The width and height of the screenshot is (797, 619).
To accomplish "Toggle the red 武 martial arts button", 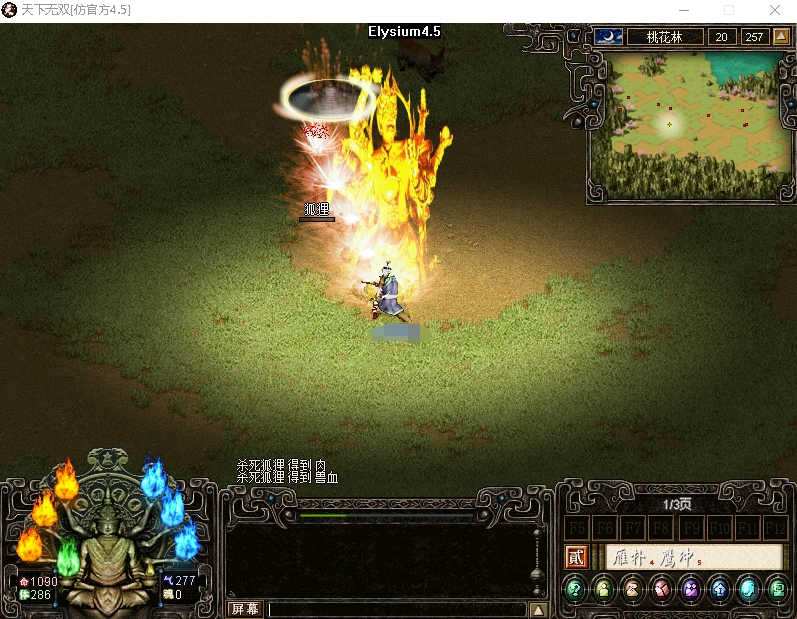I will (x=577, y=557).
